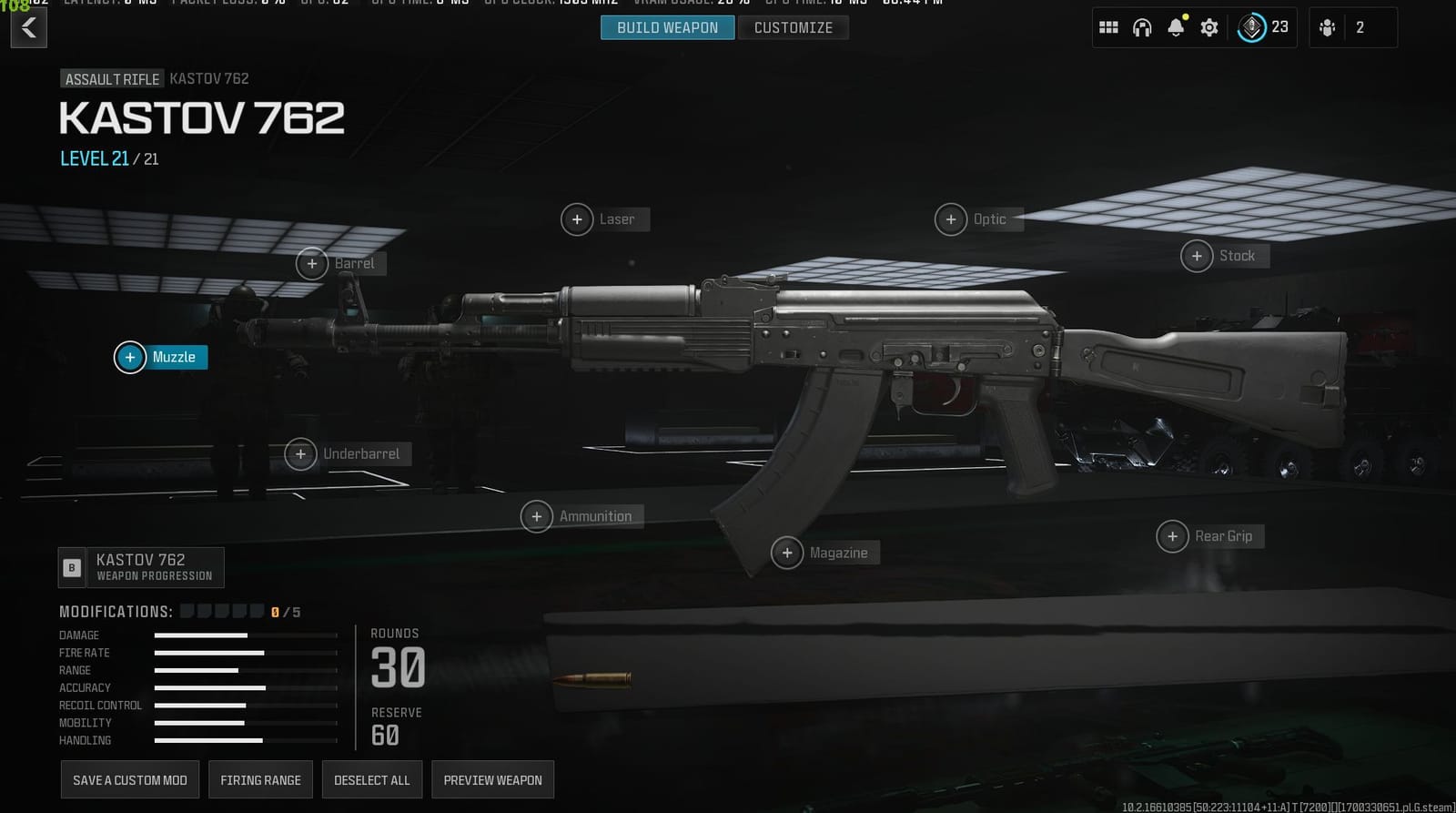This screenshot has height=813, width=1456.
Task: Open the social panel showing 2 friends
Action: tap(1351, 27)
